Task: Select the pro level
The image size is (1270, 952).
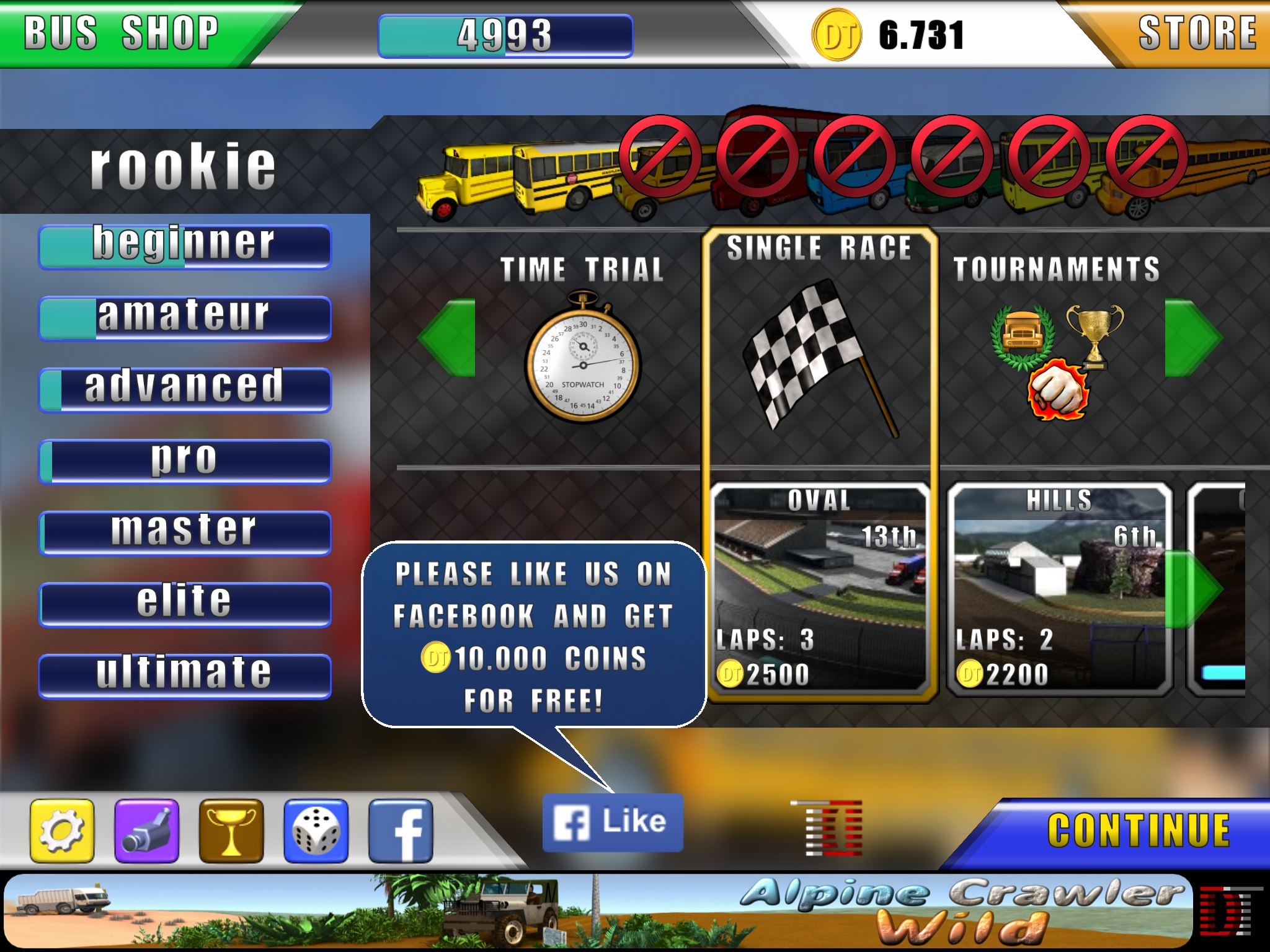Action: tap(185, 462)
